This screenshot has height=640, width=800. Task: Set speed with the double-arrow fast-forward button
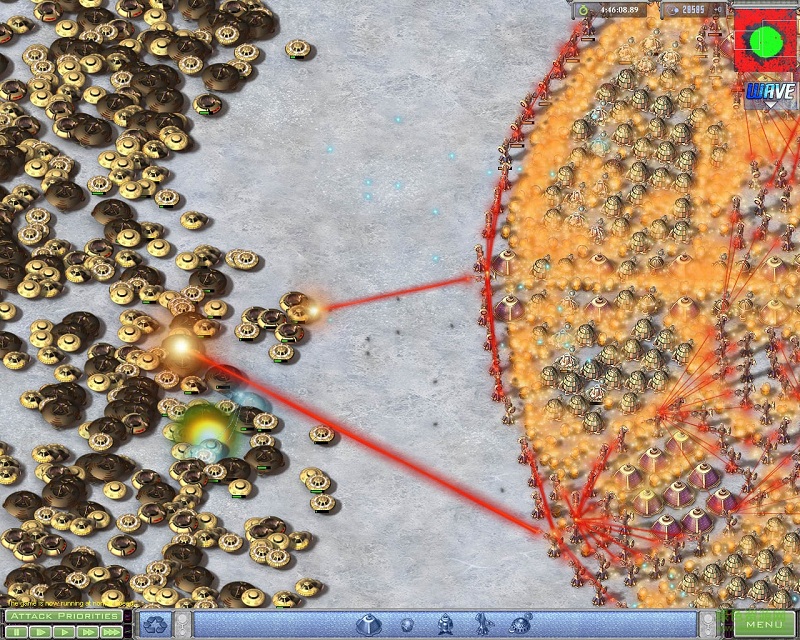(x=86, y=632)
